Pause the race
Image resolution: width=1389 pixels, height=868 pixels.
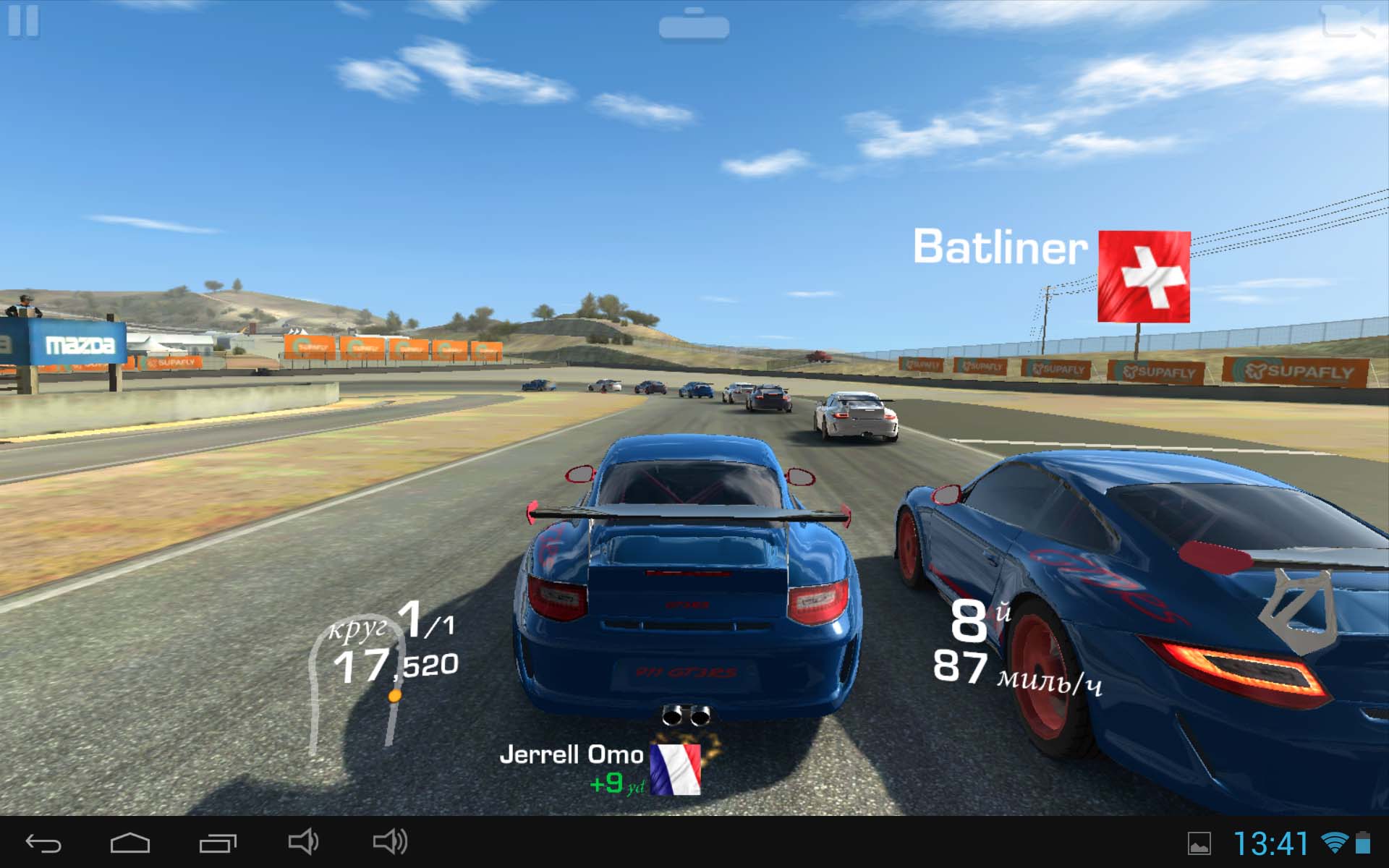tap(23, 20)
